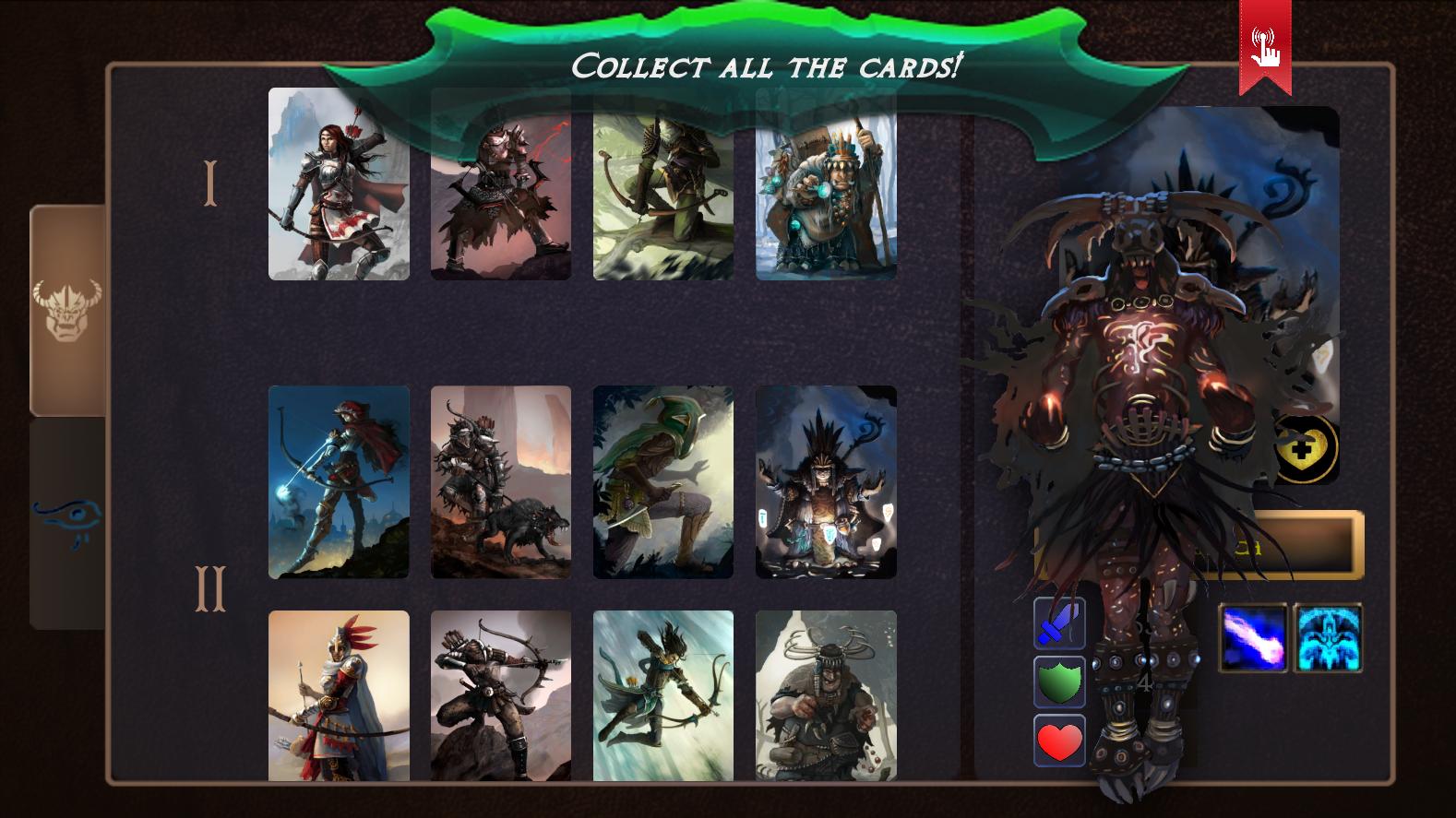This screenshot has width=1456, height=818.
Task: Select the crowned king card in tier I
Action: (x=825, y=184)
